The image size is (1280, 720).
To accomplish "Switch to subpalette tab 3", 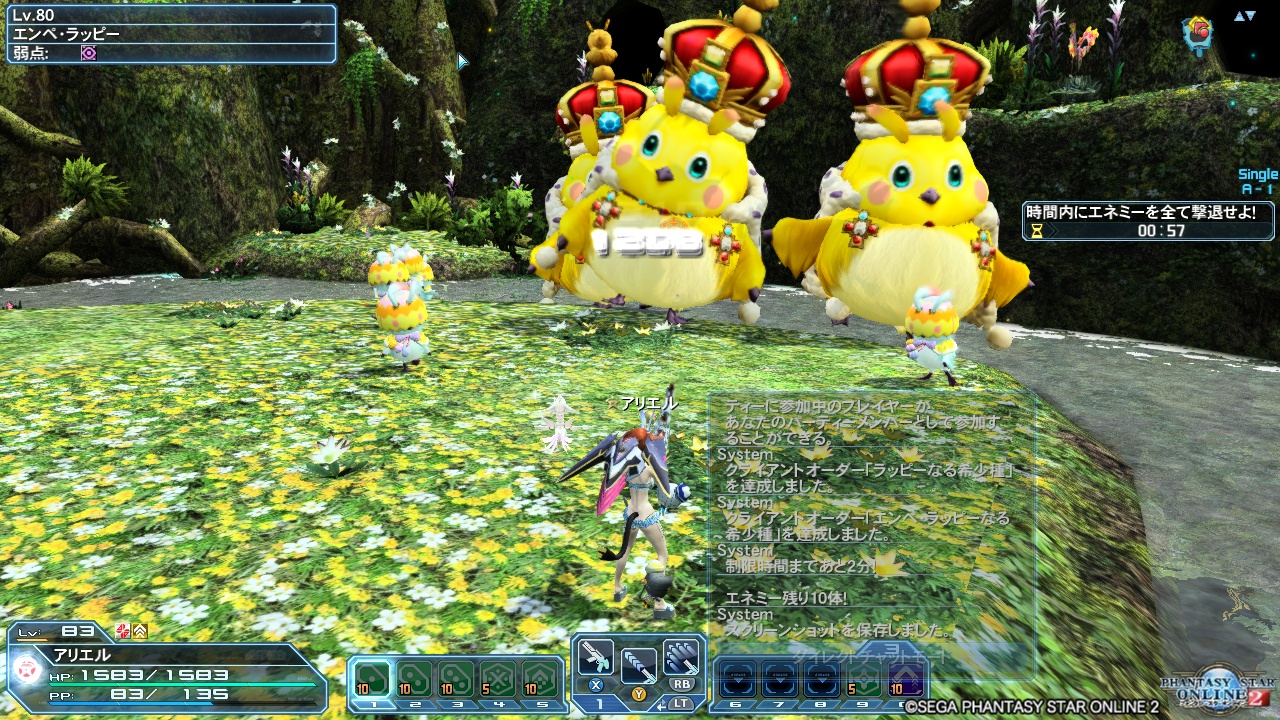I will [458, 703].
